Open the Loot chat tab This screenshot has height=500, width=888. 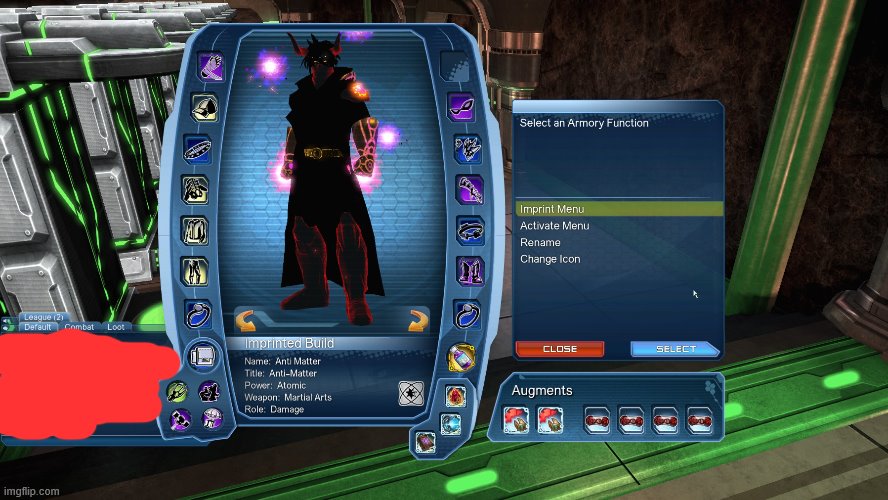tap(116, 327)
